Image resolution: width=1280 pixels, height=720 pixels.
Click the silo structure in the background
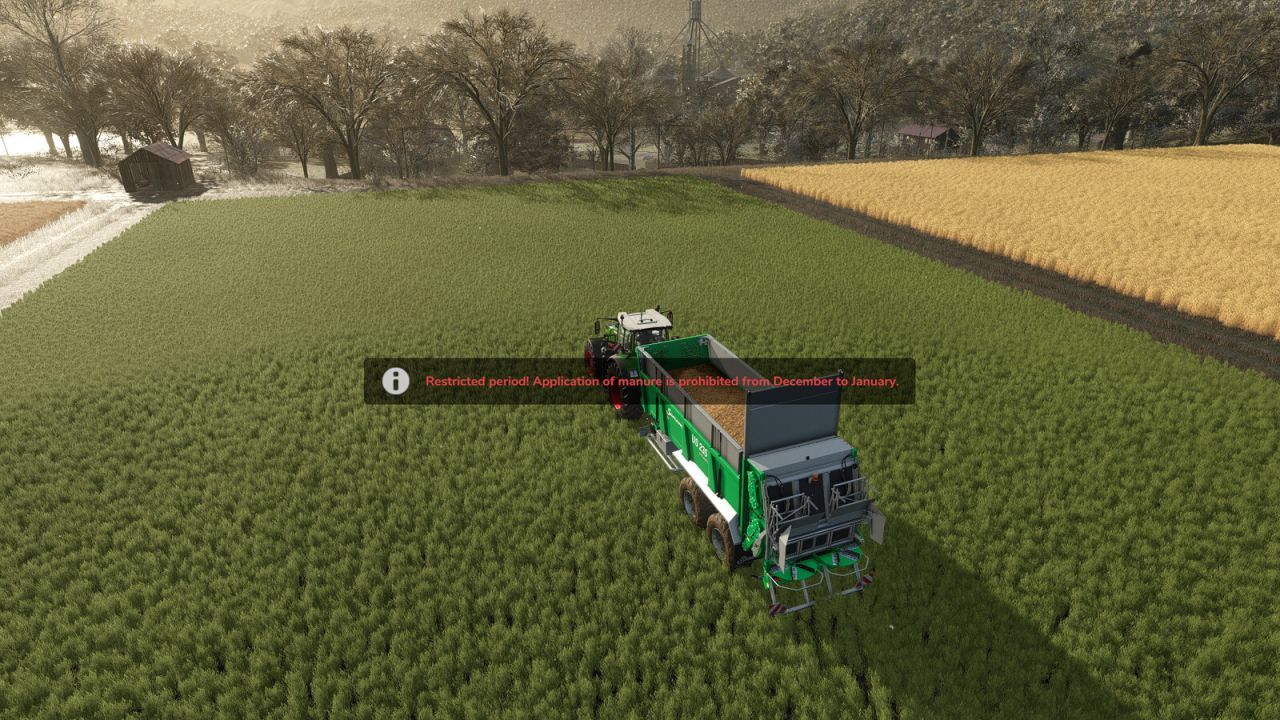click(x=694, y=30)
